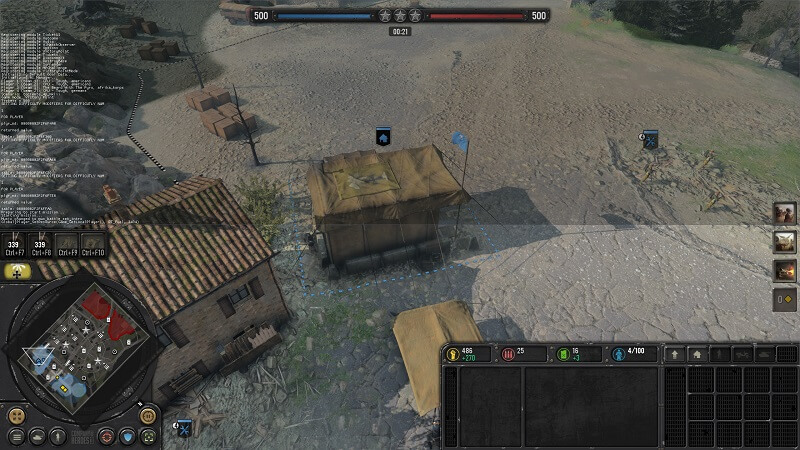Screen dimensions: 800x450
Task: Click the yellow diamond counter button
Action: click(785, 298)
